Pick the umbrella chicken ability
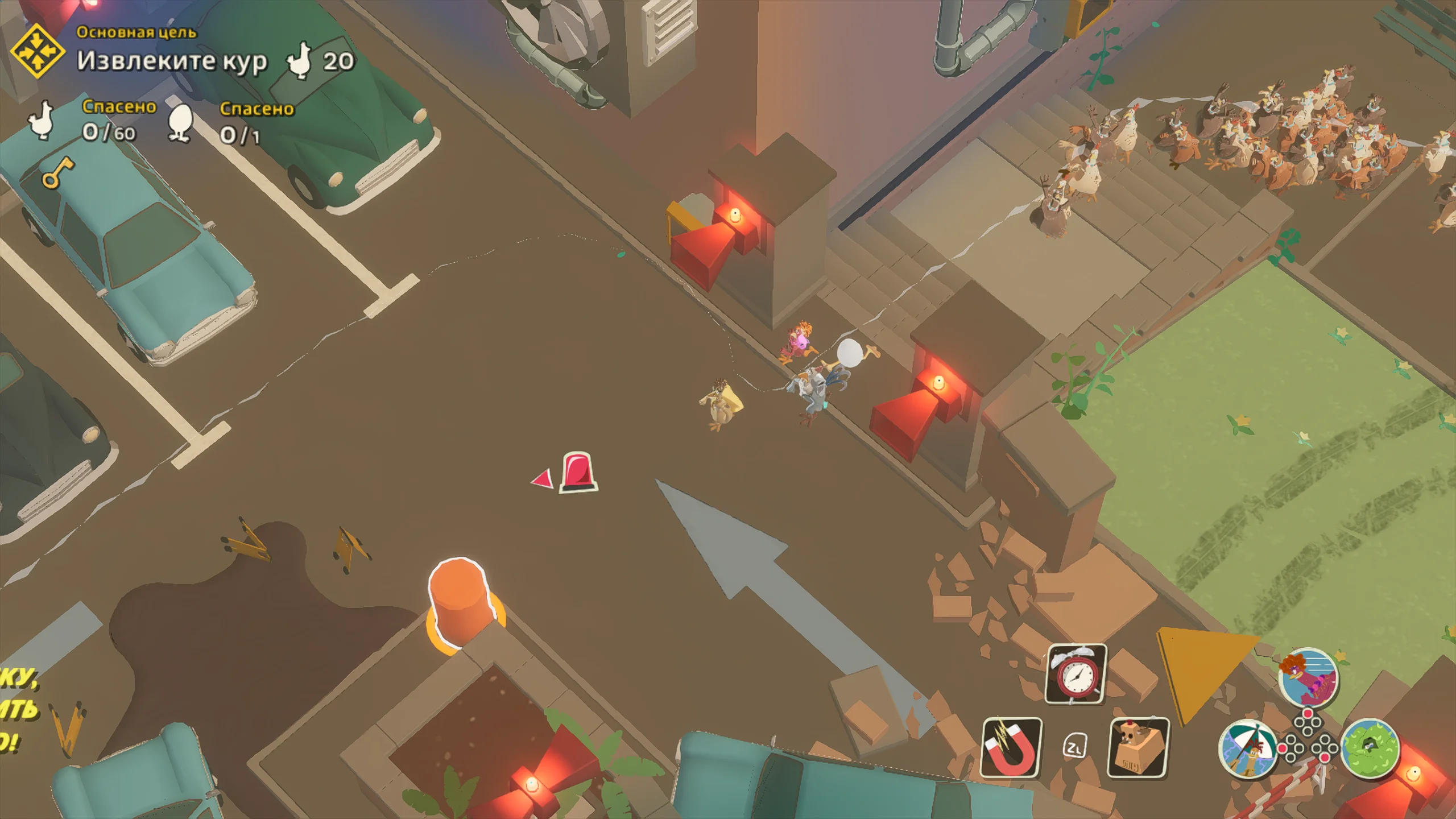 pos(1247,747)
